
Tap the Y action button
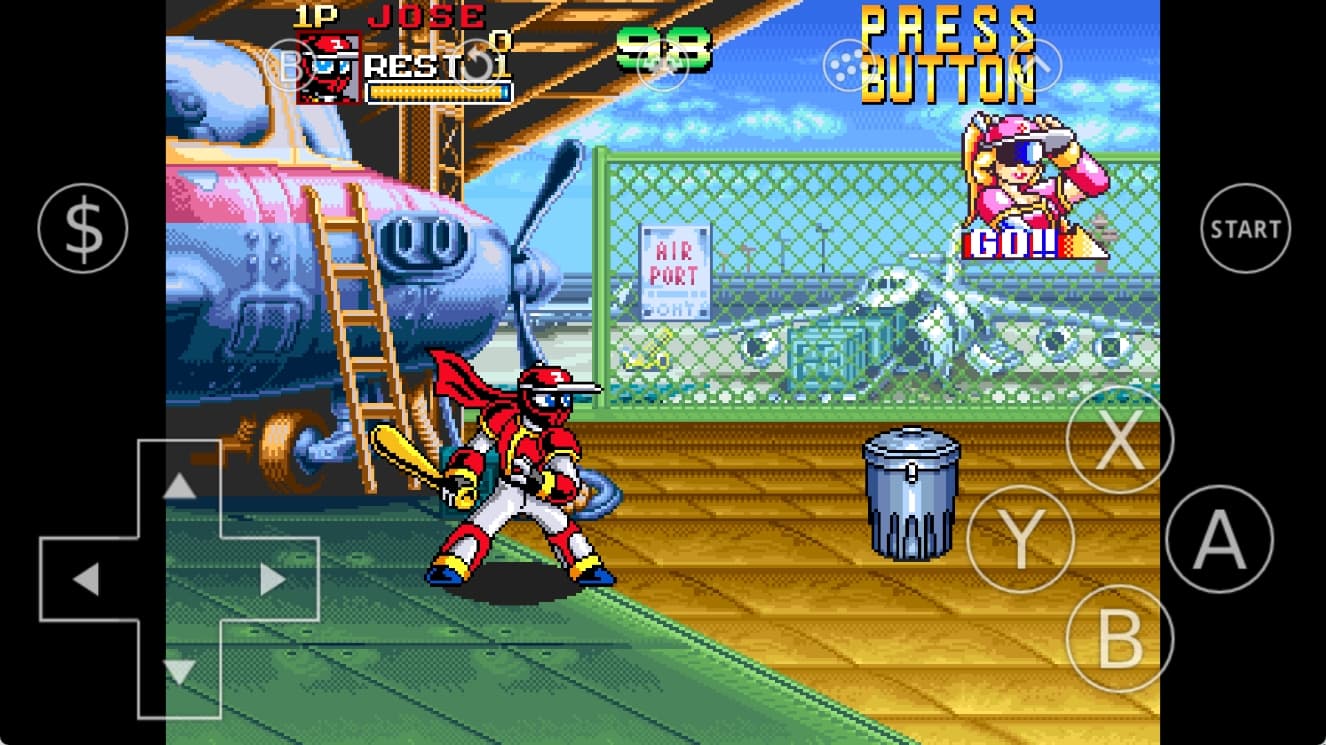tap(1020, 539)
